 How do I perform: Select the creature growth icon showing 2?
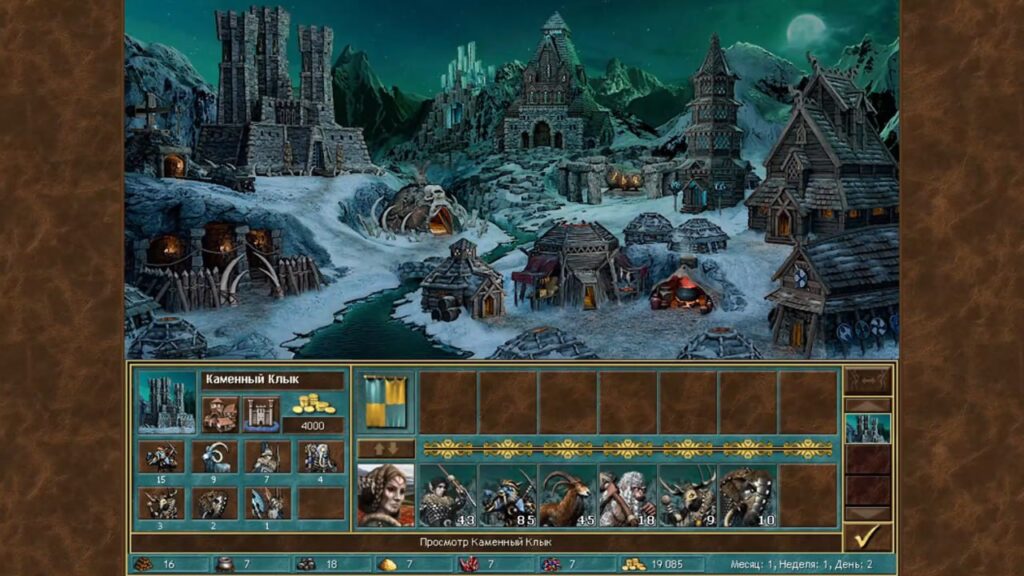point(214,502)
